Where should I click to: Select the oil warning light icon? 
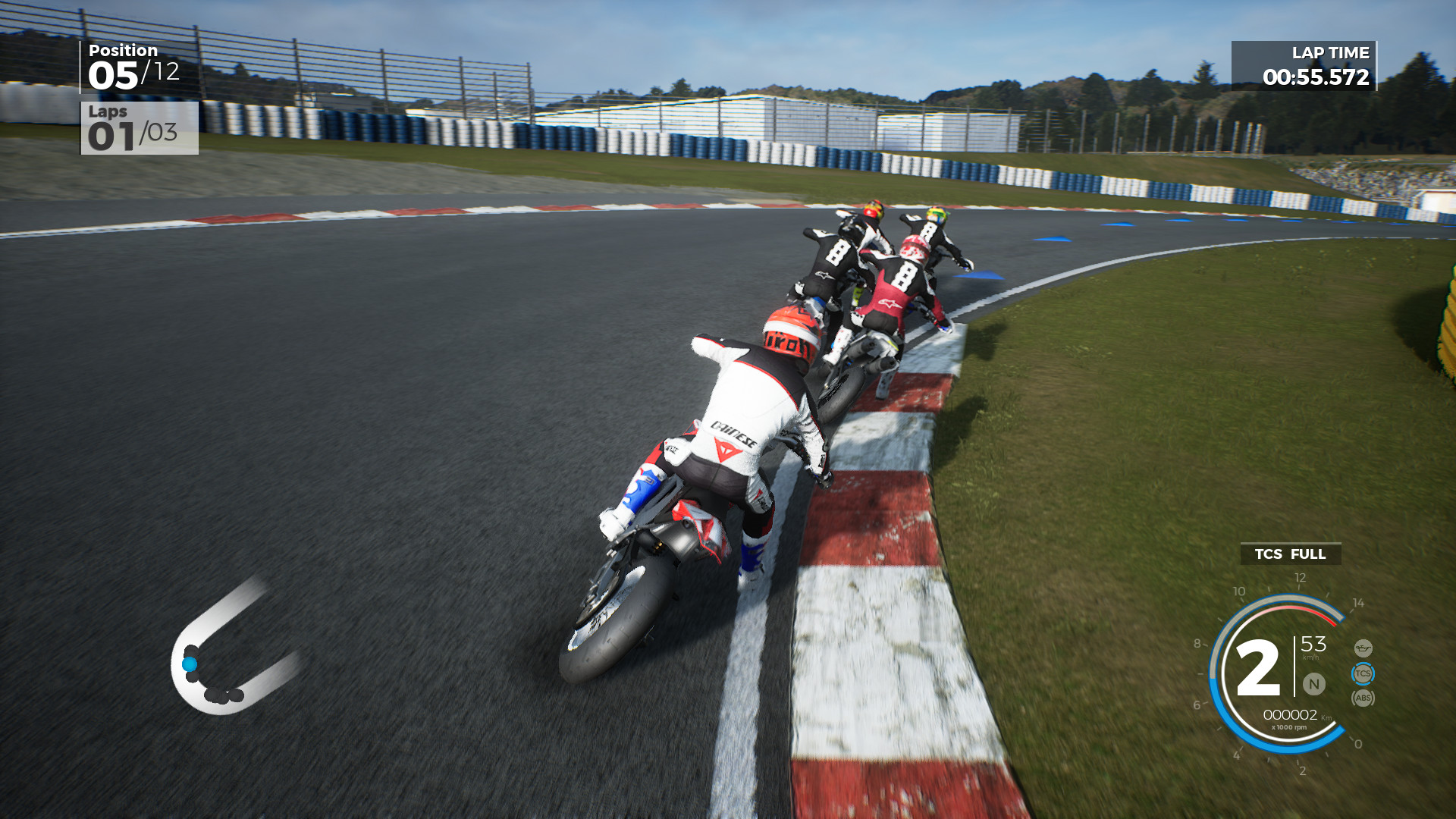tap(1363, 648)
